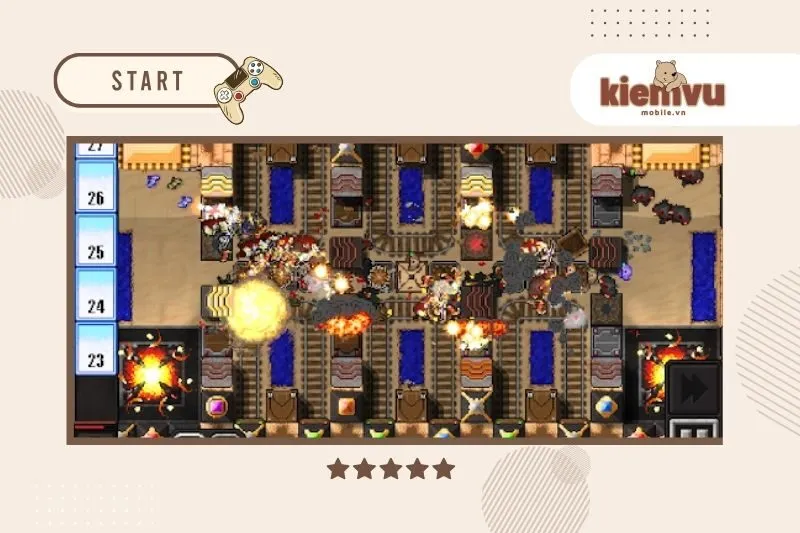Click the START banner button
This screenshot has height=533, width=800.
146,81
